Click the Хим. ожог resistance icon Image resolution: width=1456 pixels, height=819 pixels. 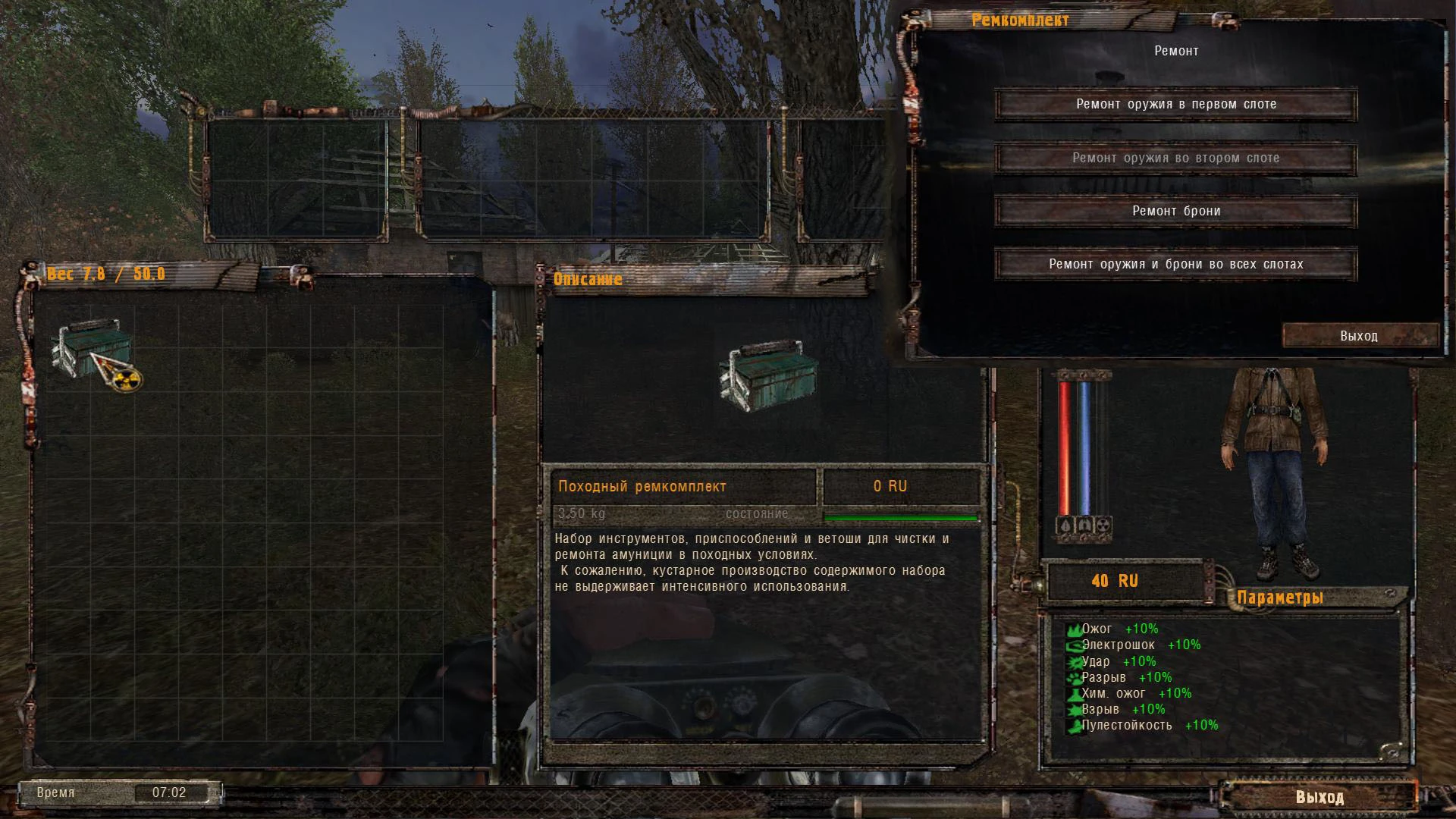click(x=1074, y=693)
